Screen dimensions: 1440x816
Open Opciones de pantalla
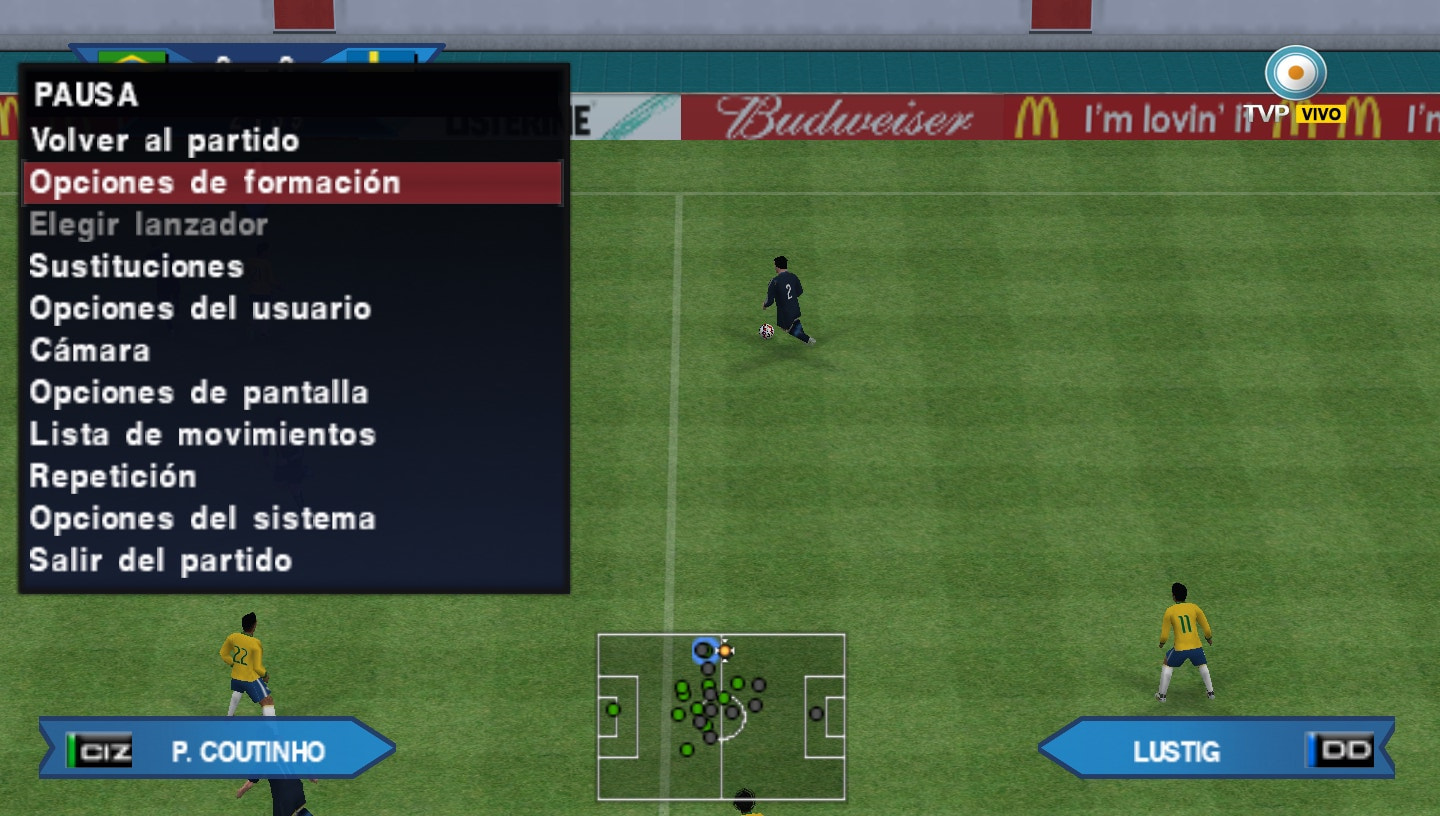[199, 392]
